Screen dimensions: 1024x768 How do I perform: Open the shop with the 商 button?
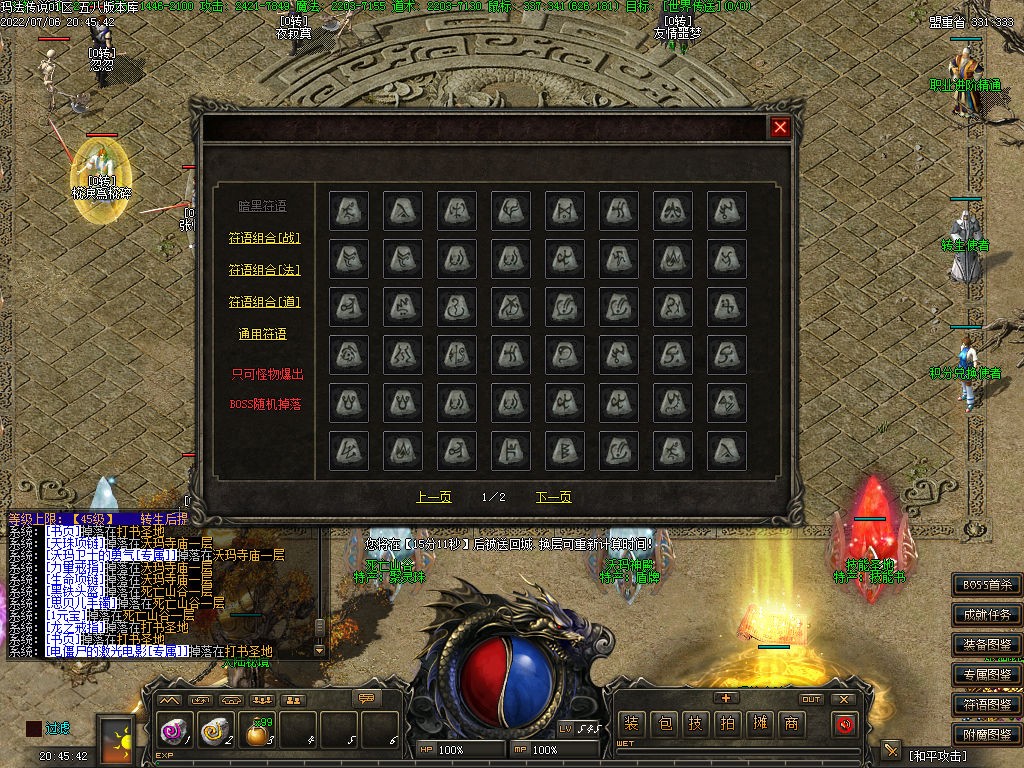[792, 724]
